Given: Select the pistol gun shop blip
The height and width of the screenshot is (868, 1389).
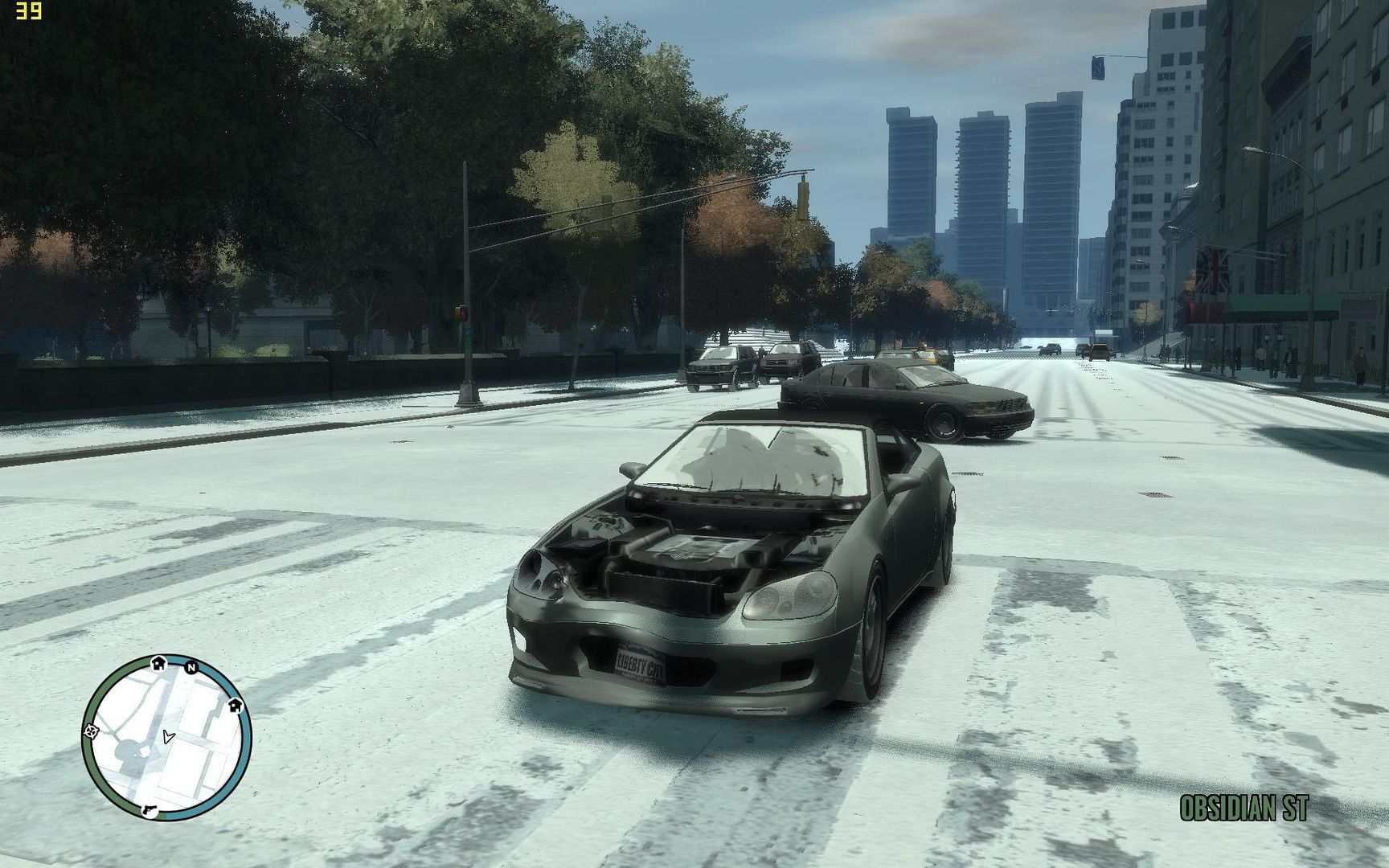Looking at the screenshot, I should pyautogui.click(x=150, y=809).
